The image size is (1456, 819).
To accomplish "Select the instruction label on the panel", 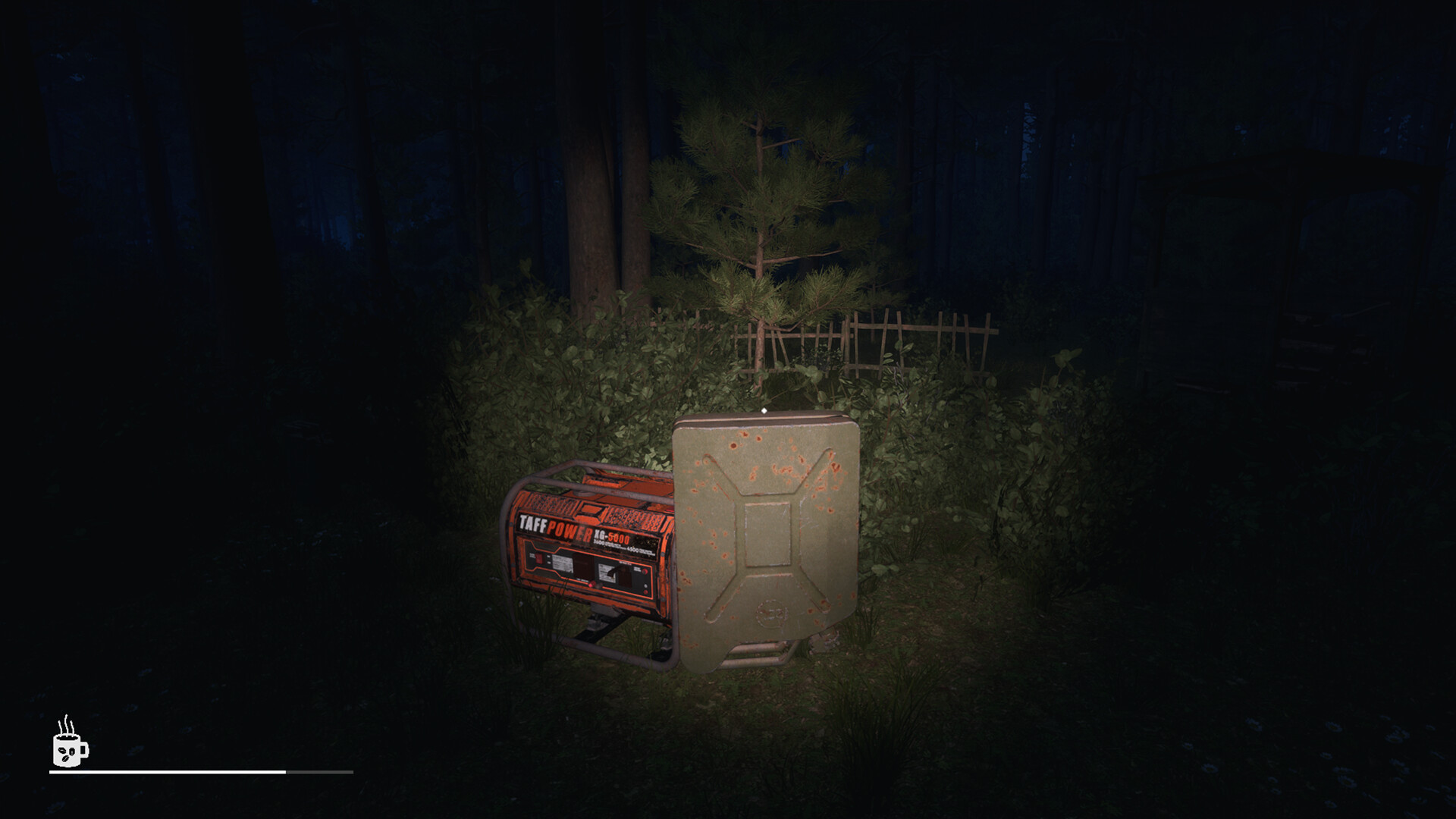I will pyautogui.click(x=562, y=564).
